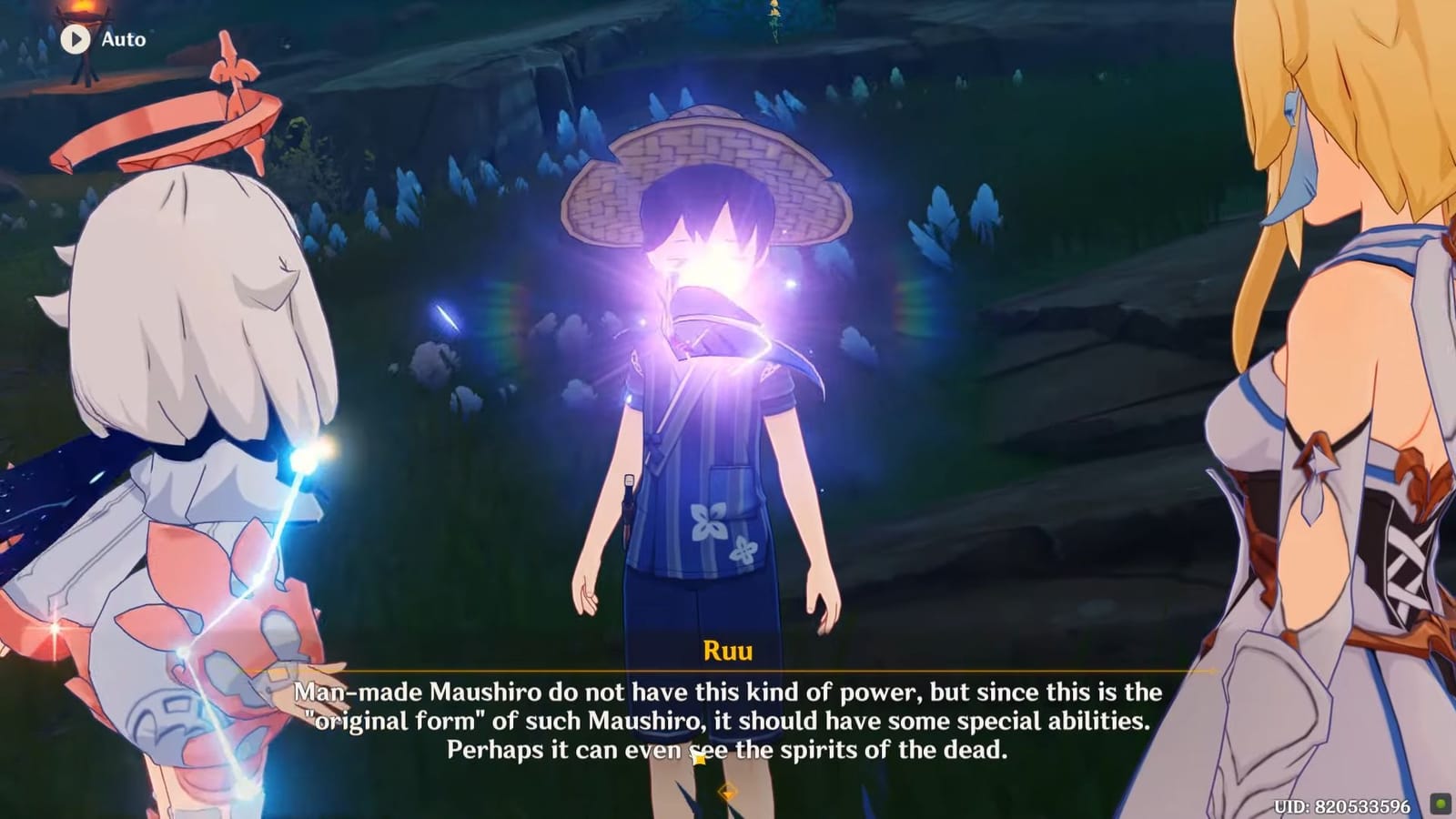The height and width of the screenshot is (819, 1456).
Task: Toggle the auto-advance feature off
Action: (76, 38)
